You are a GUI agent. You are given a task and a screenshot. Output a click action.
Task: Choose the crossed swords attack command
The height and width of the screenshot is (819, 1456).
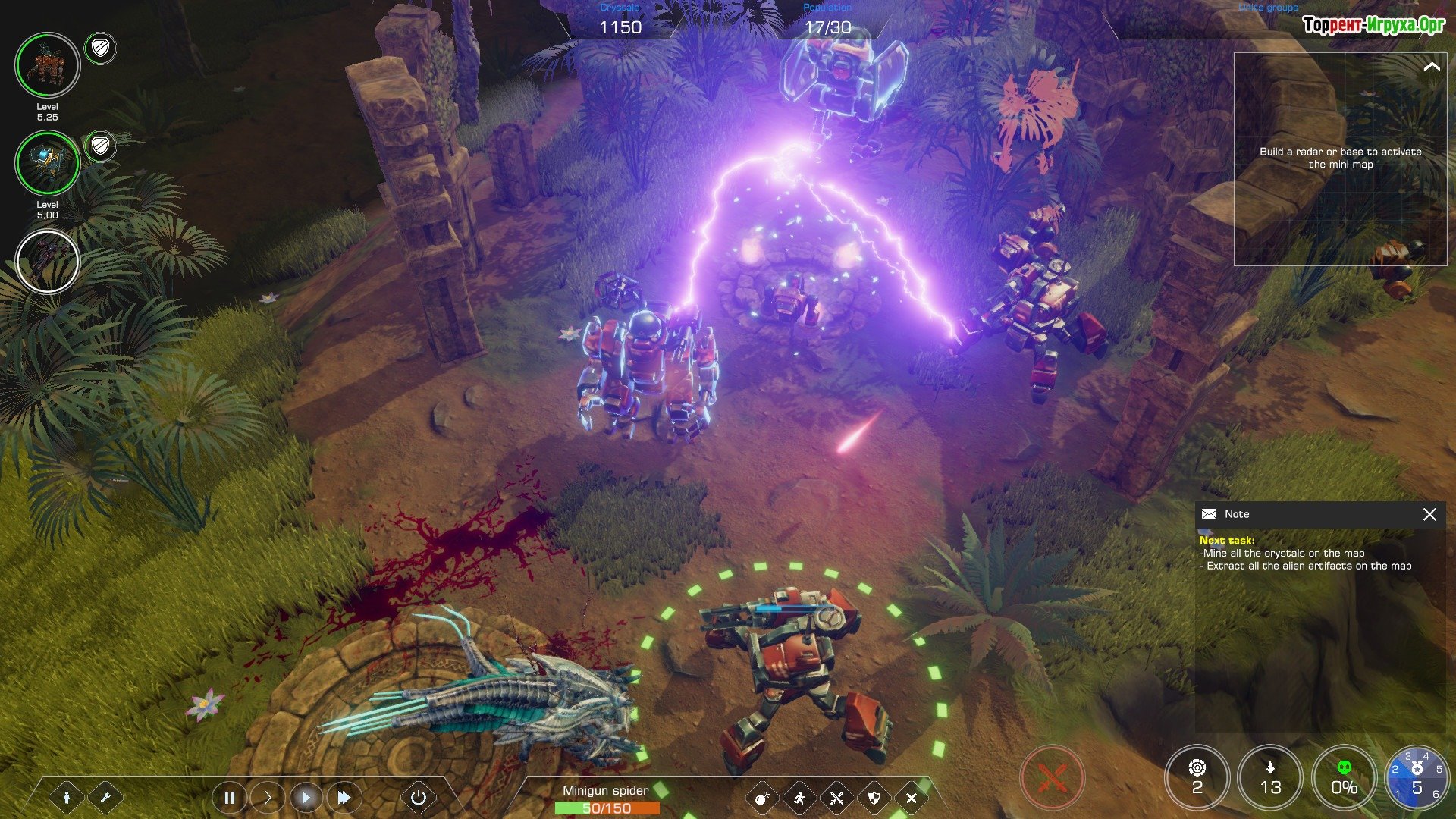[836, 798]
